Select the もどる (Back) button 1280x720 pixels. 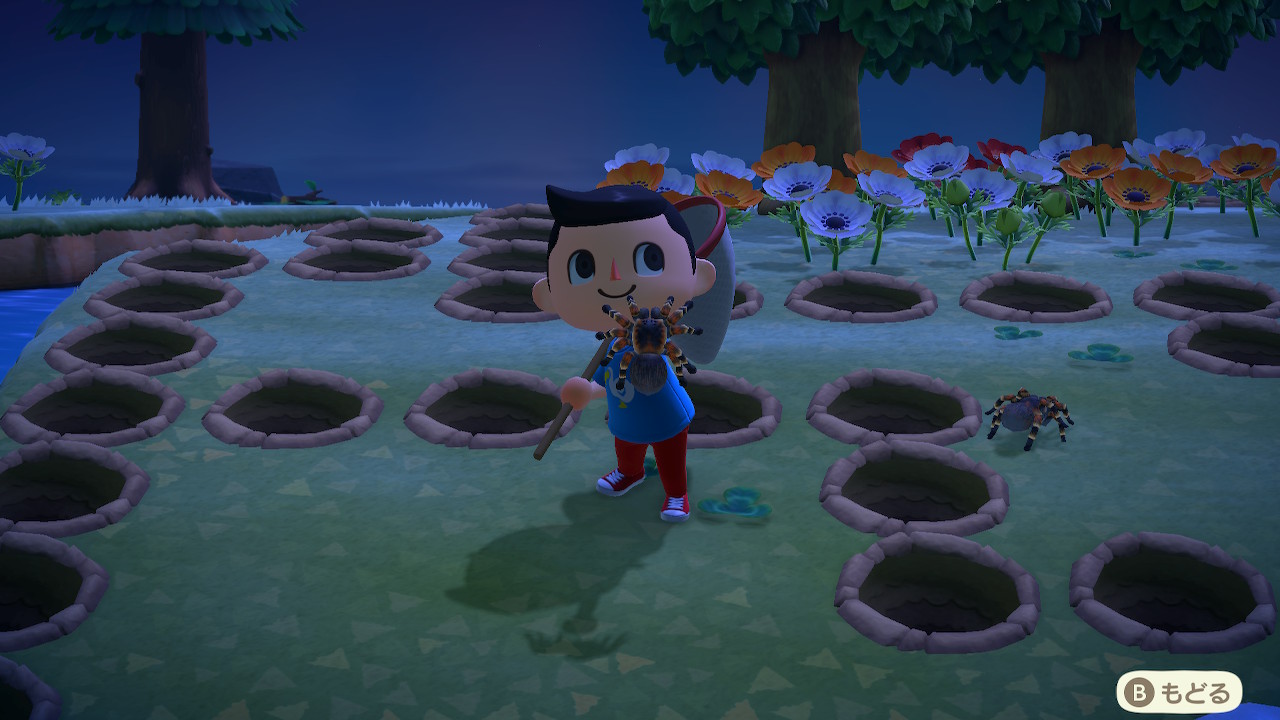click(x=1179, y=691)
